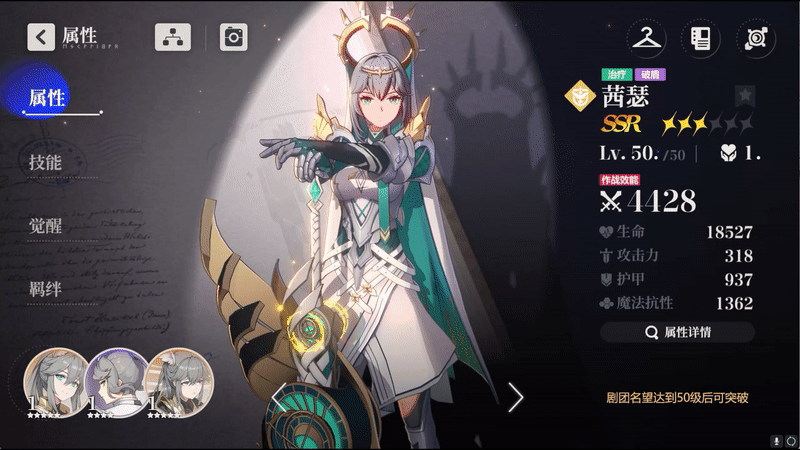The image size is (800, 450).
Task: Switch to previous character with left arrow
Action: click(280, 397)
